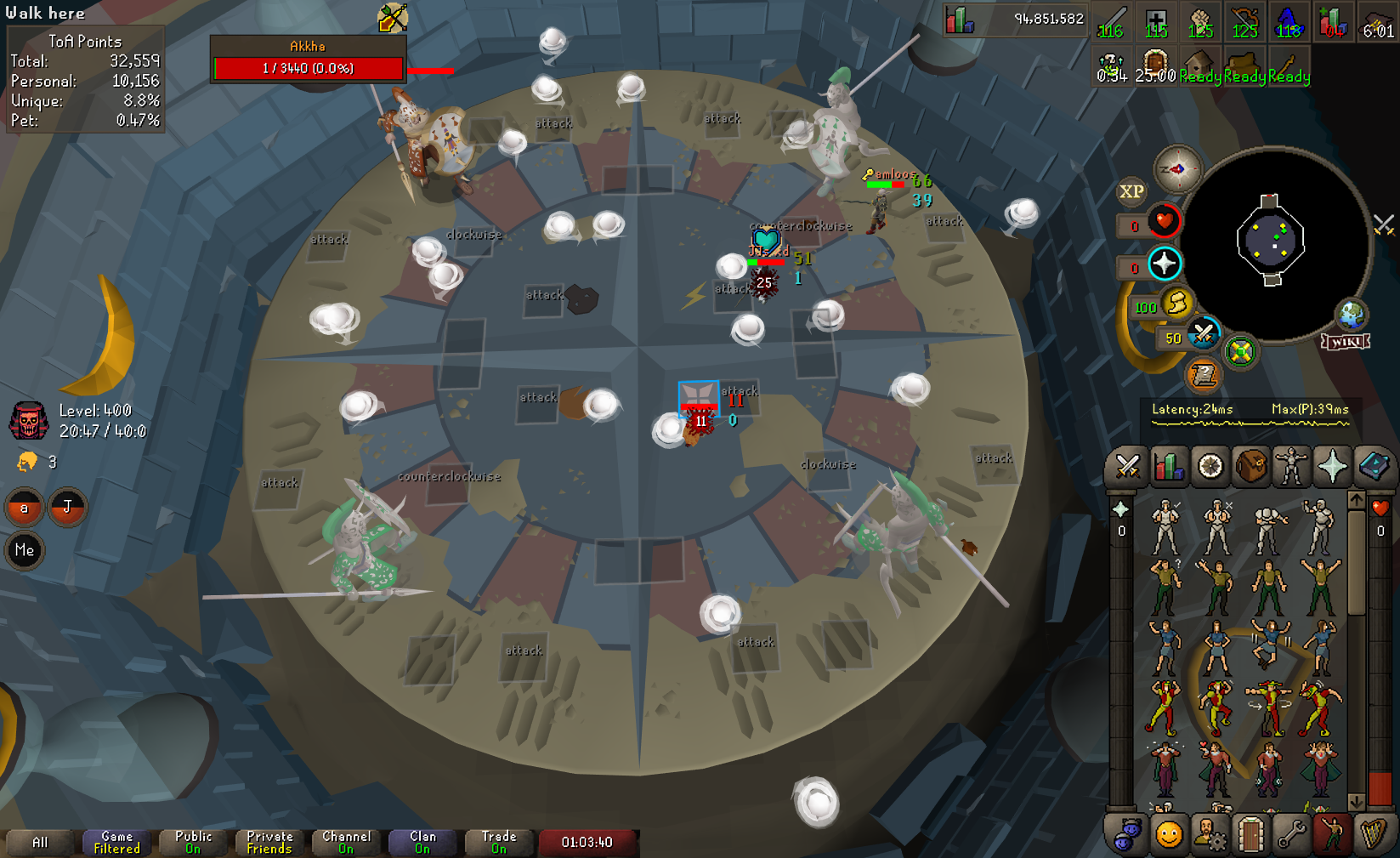Open the Me party button
This screenshot has height=858, width=1400.
pyautogui.click(x=25, y=550)
